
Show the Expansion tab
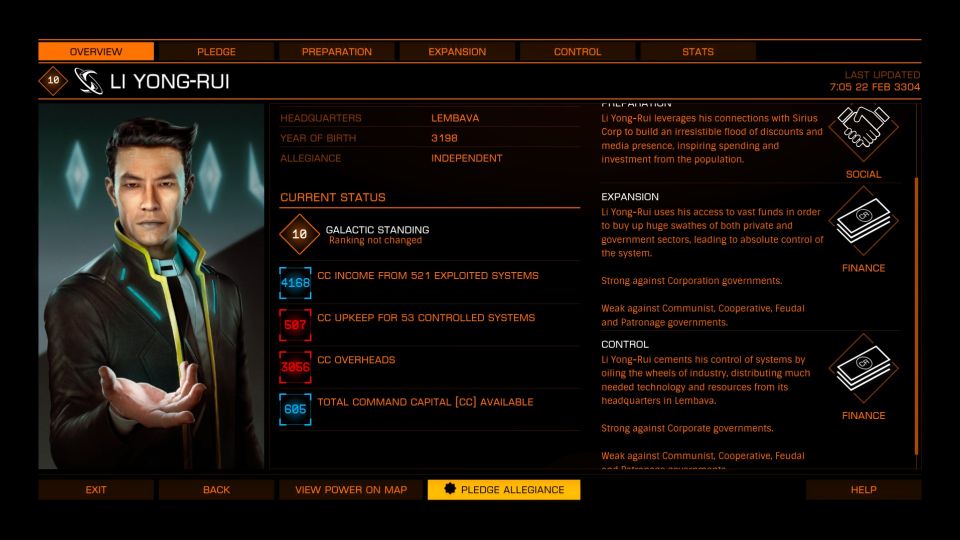[x=457, y=51]
